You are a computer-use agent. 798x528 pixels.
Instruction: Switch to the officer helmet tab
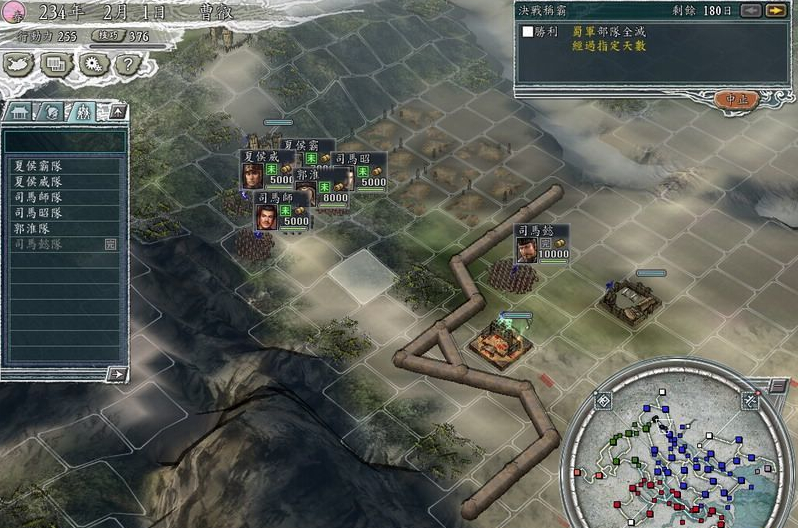point(53,111)
